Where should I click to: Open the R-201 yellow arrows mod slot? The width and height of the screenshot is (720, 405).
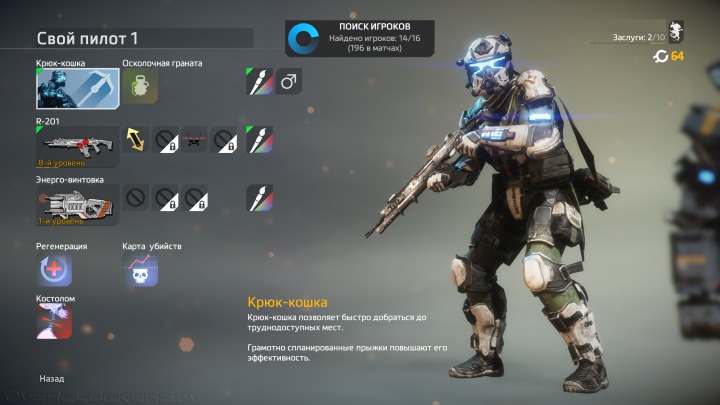pos(135,139)
